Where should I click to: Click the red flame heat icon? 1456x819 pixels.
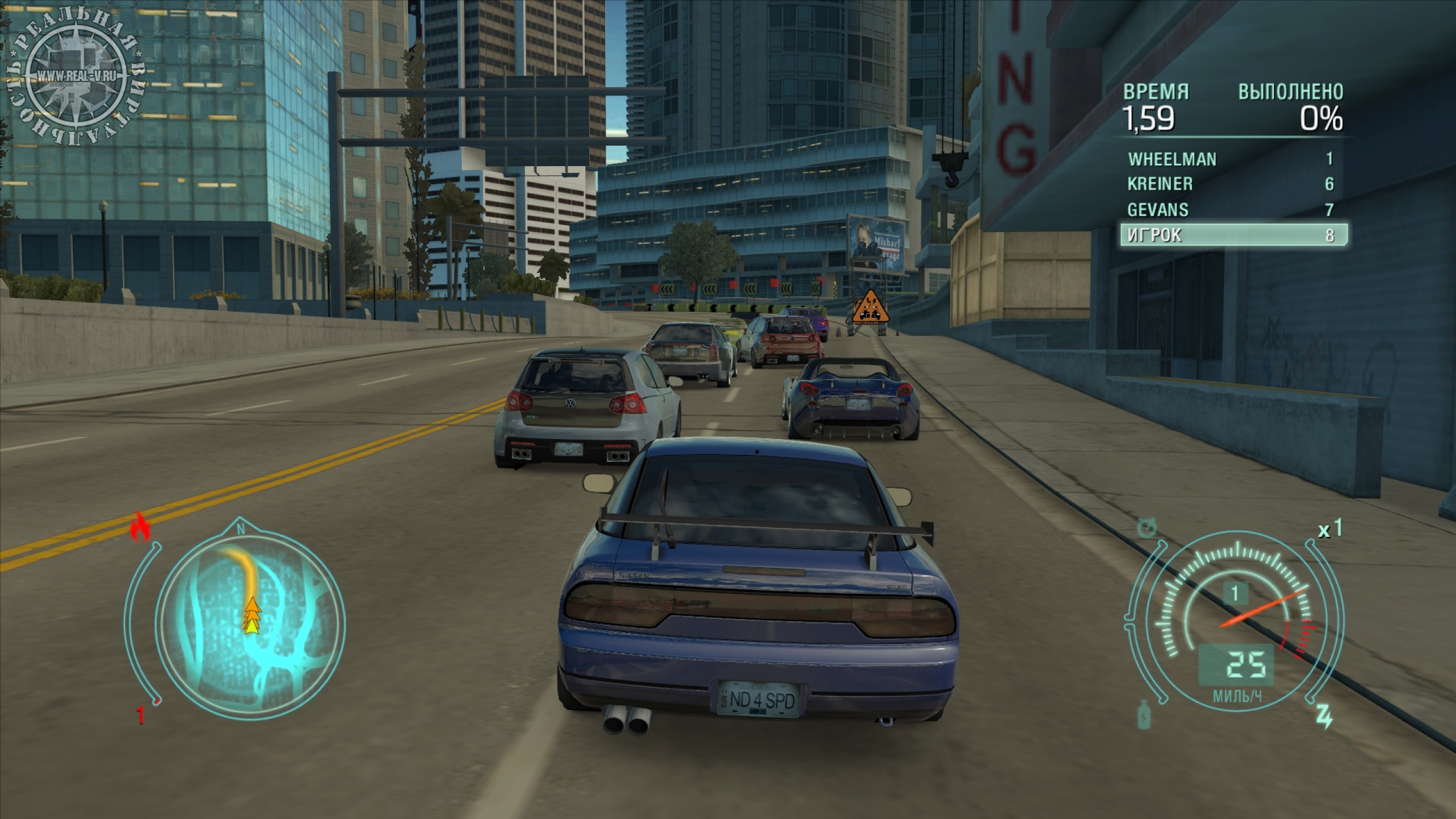[x=139, y=527]
